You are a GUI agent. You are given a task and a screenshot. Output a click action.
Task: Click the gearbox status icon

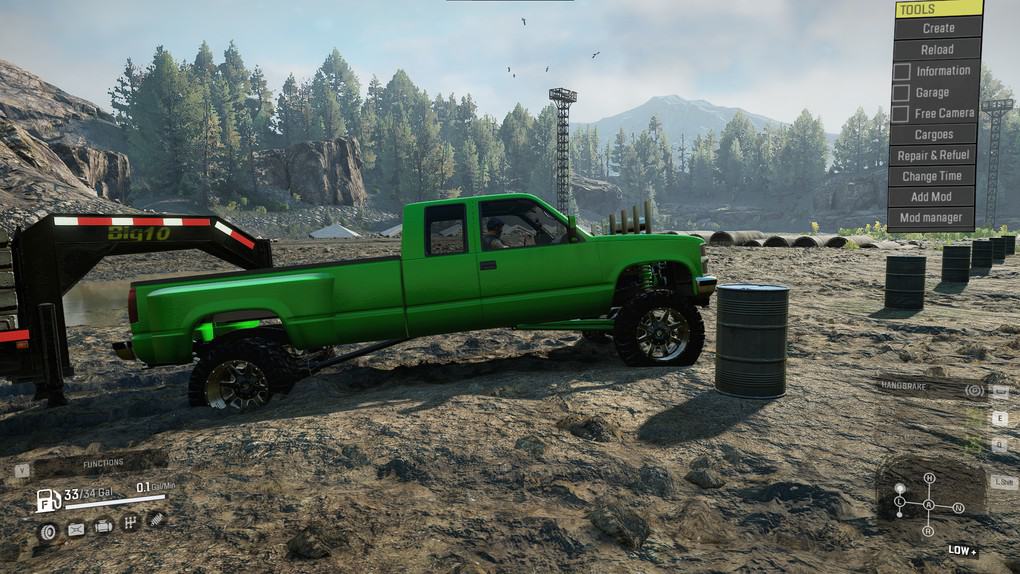click(x=129, y=522)
